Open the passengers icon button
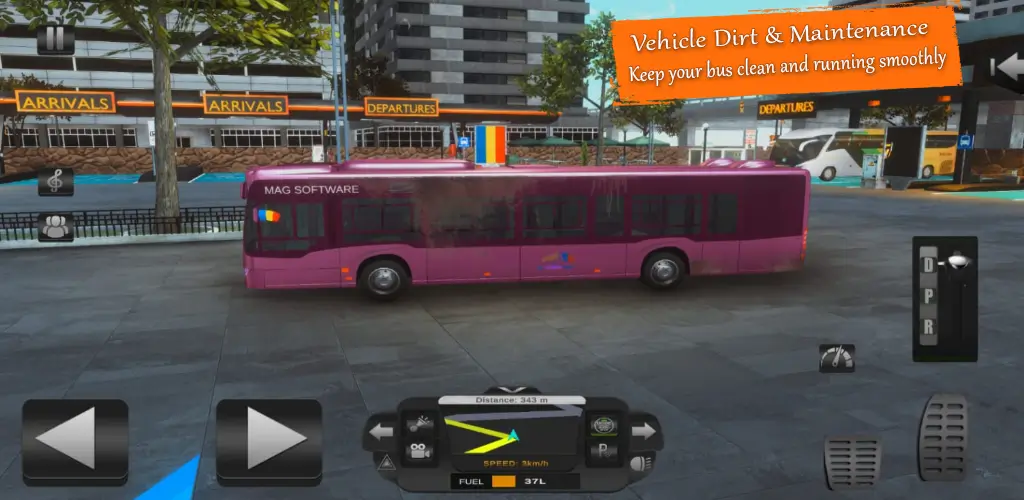 click(x=55, y=227)
